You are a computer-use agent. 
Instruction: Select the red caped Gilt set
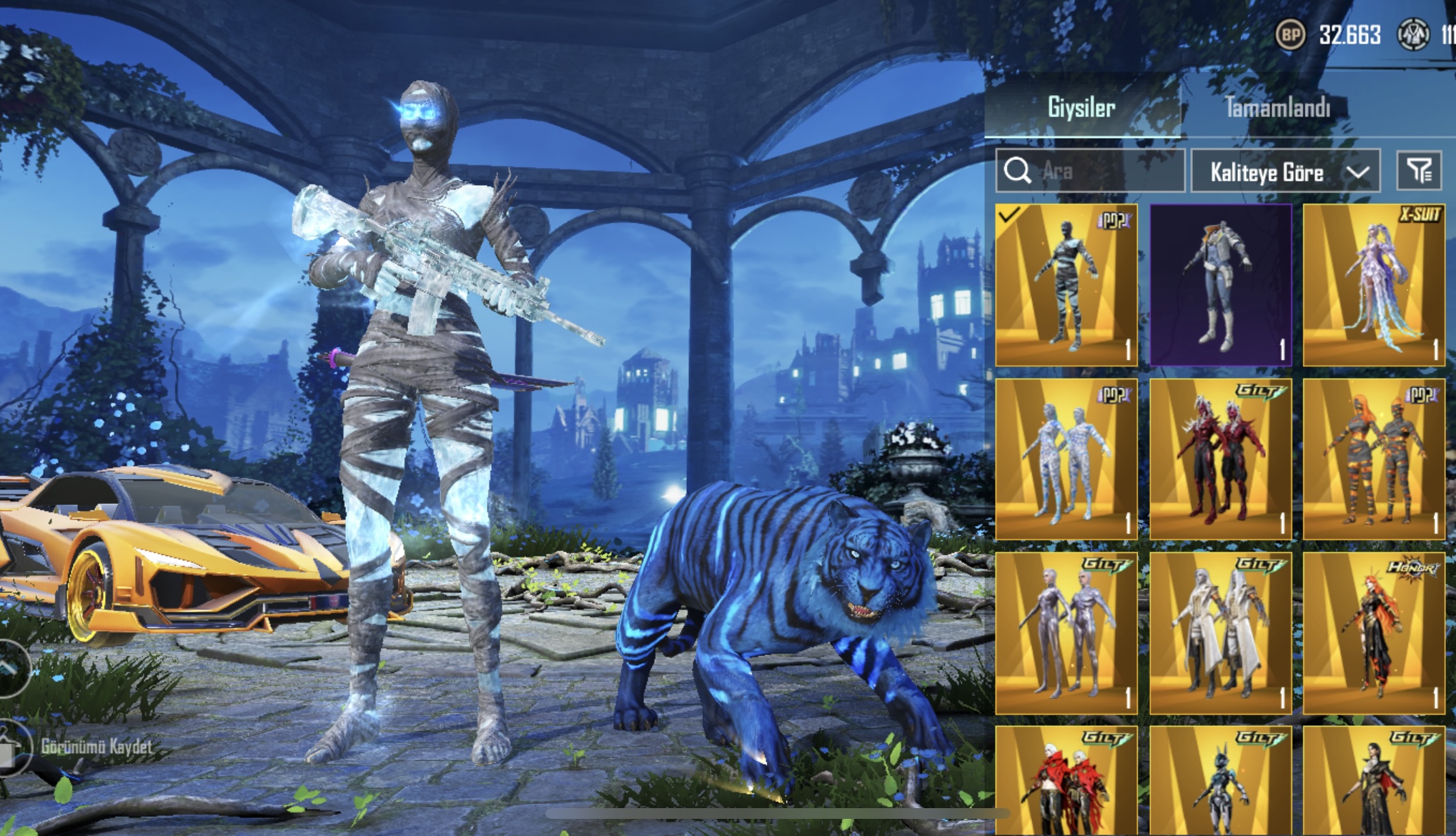[x=1066, y=782]
